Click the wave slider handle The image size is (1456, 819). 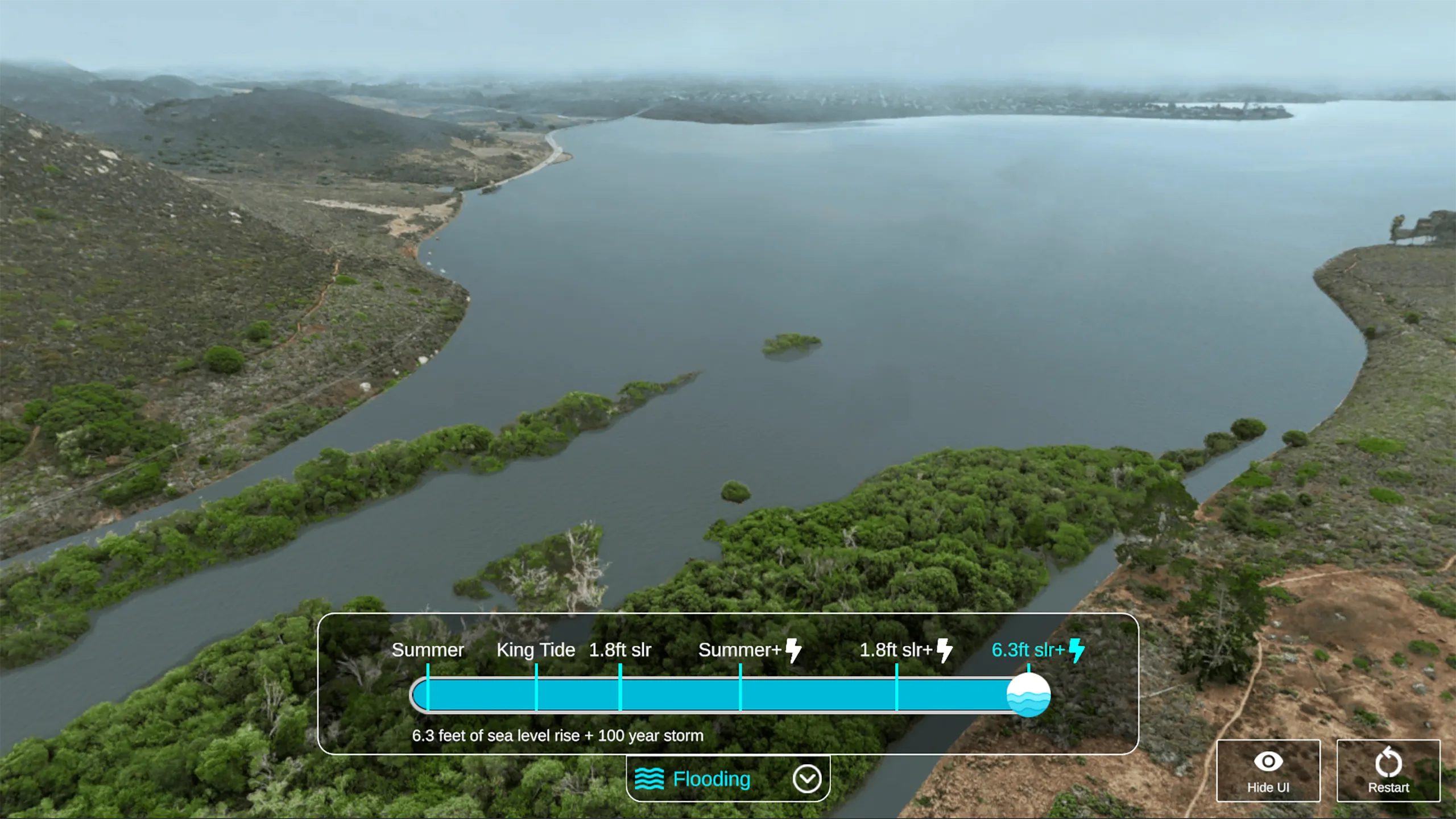[x=1028, y=695]
